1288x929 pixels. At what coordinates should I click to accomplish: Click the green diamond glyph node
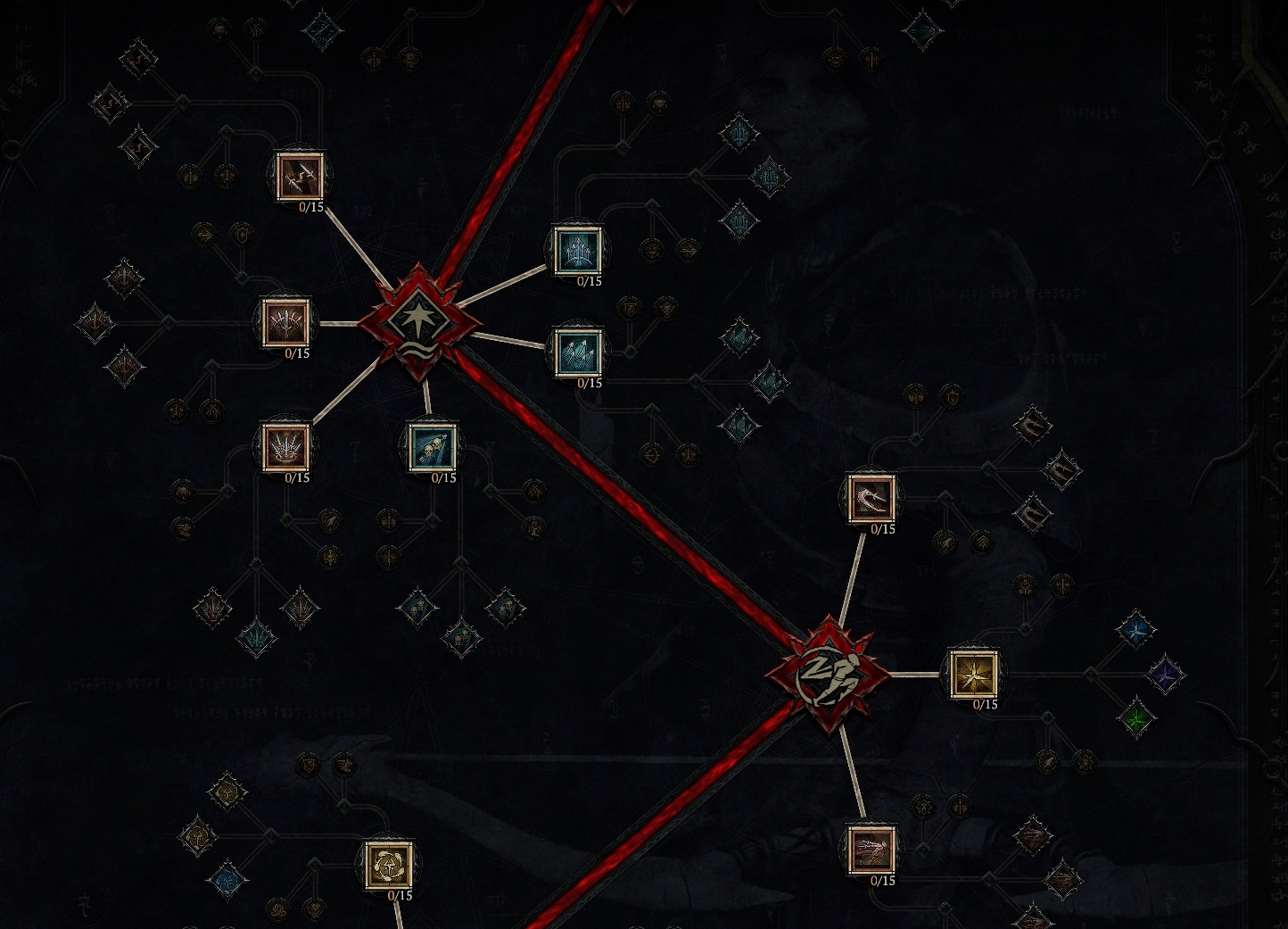[x=1137, y=720]
